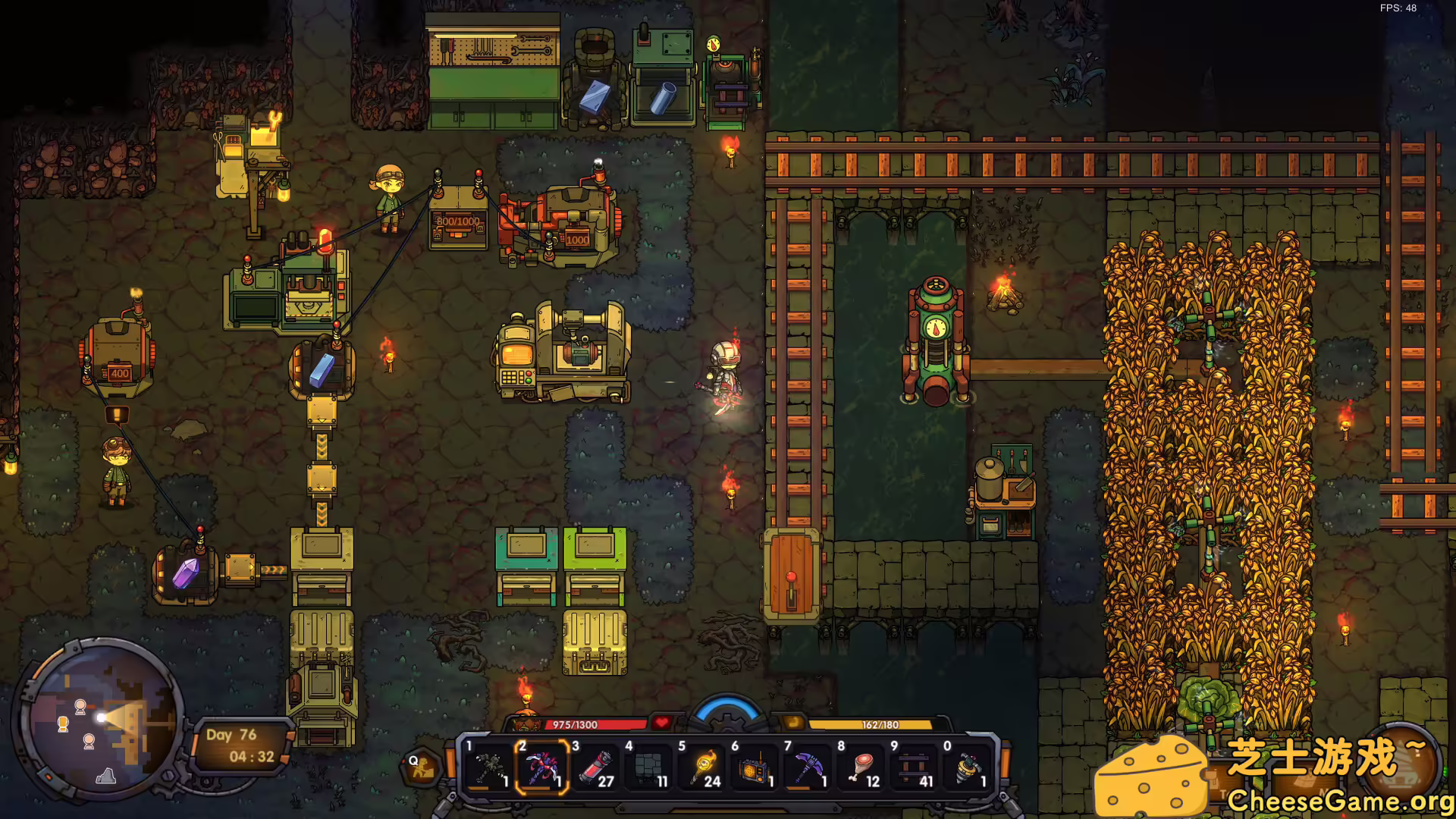Screen dimensions: 1456x819
Task: Choose the rail track pieces slot
Action: coord(913,767)
